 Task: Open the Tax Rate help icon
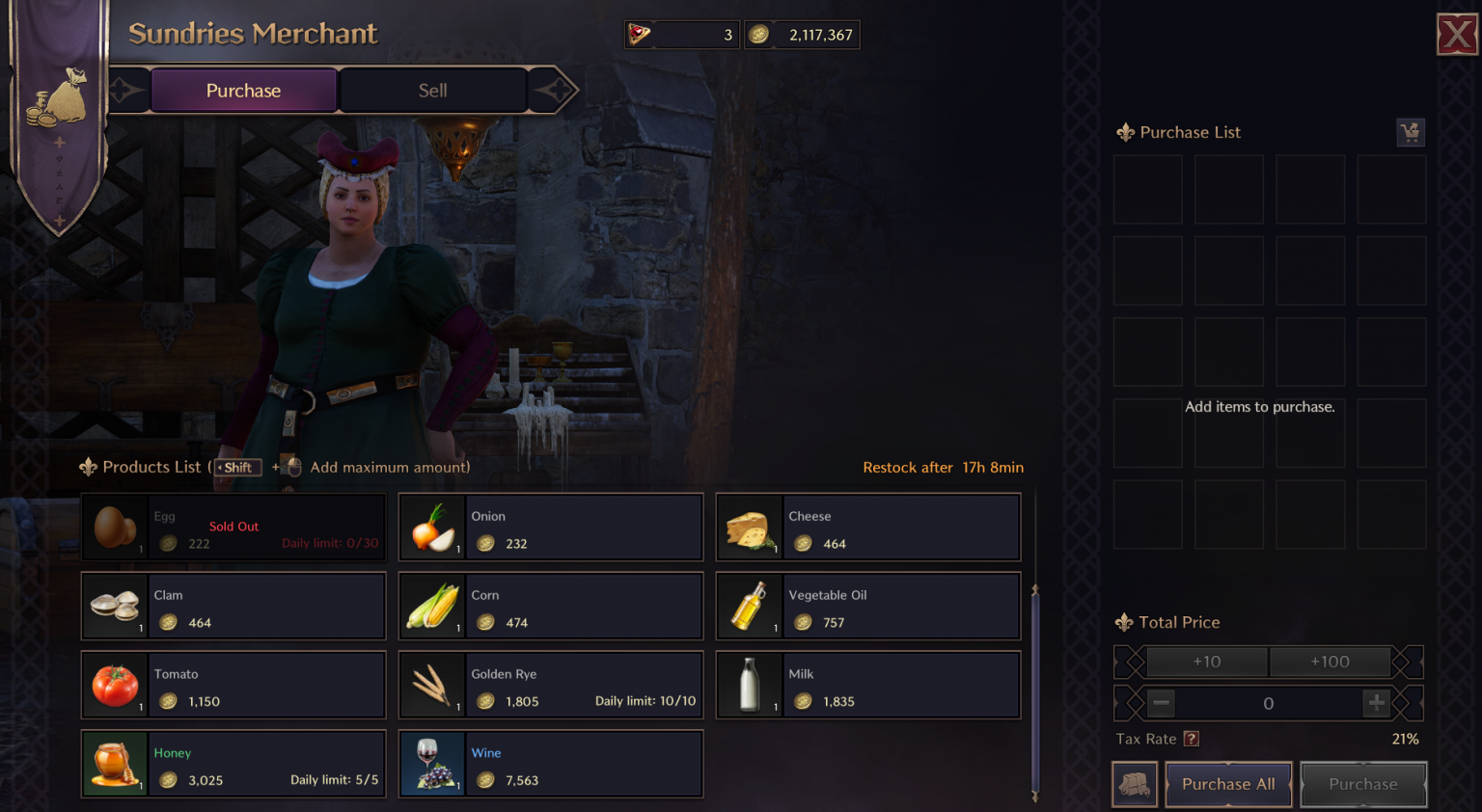coord(1192,739)
